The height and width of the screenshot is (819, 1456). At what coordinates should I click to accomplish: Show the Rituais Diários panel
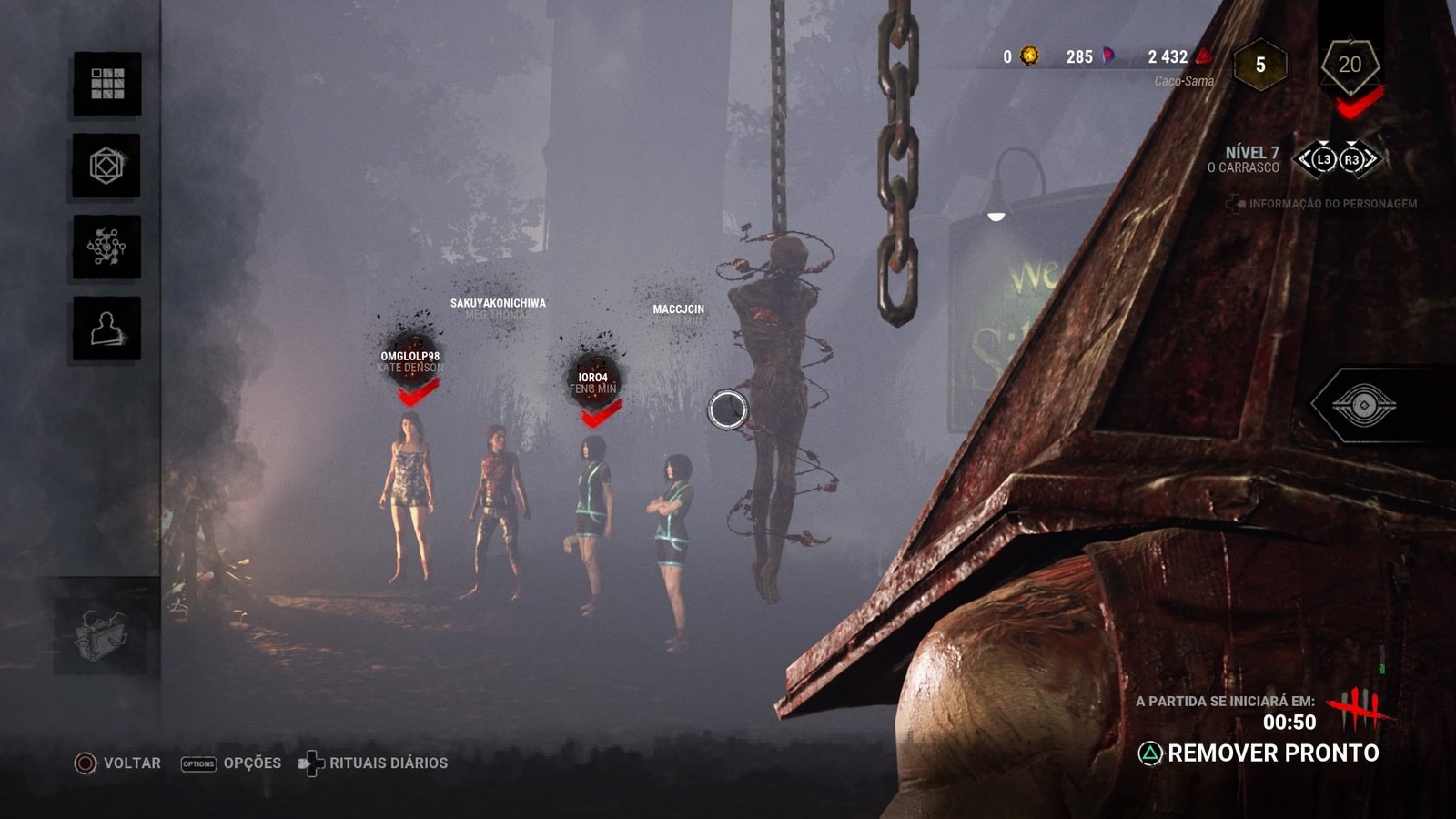point(373,763)
